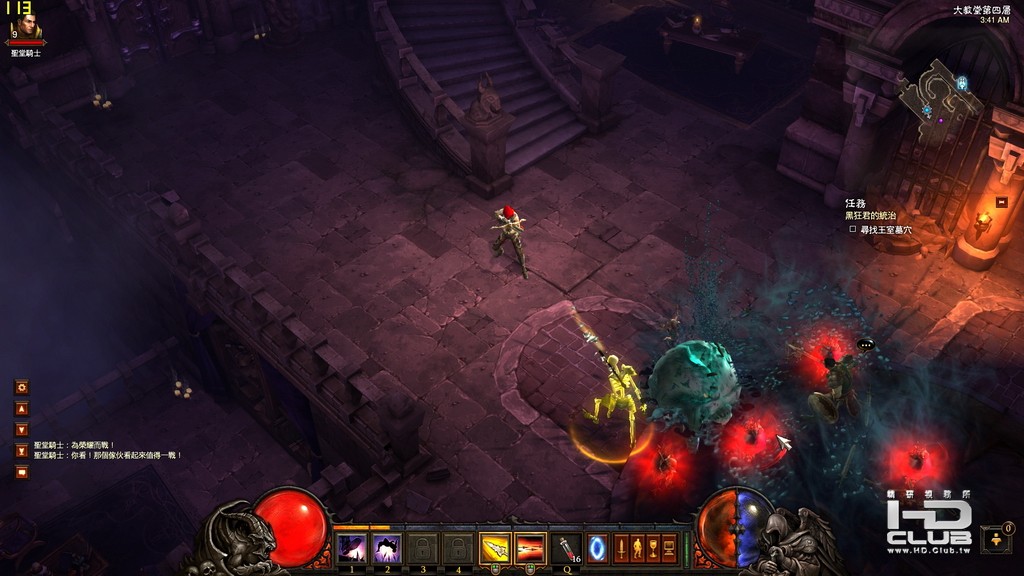Use the health potion in the Q slot
This screenshot has height=576, width=1024.
pos(566,548)
